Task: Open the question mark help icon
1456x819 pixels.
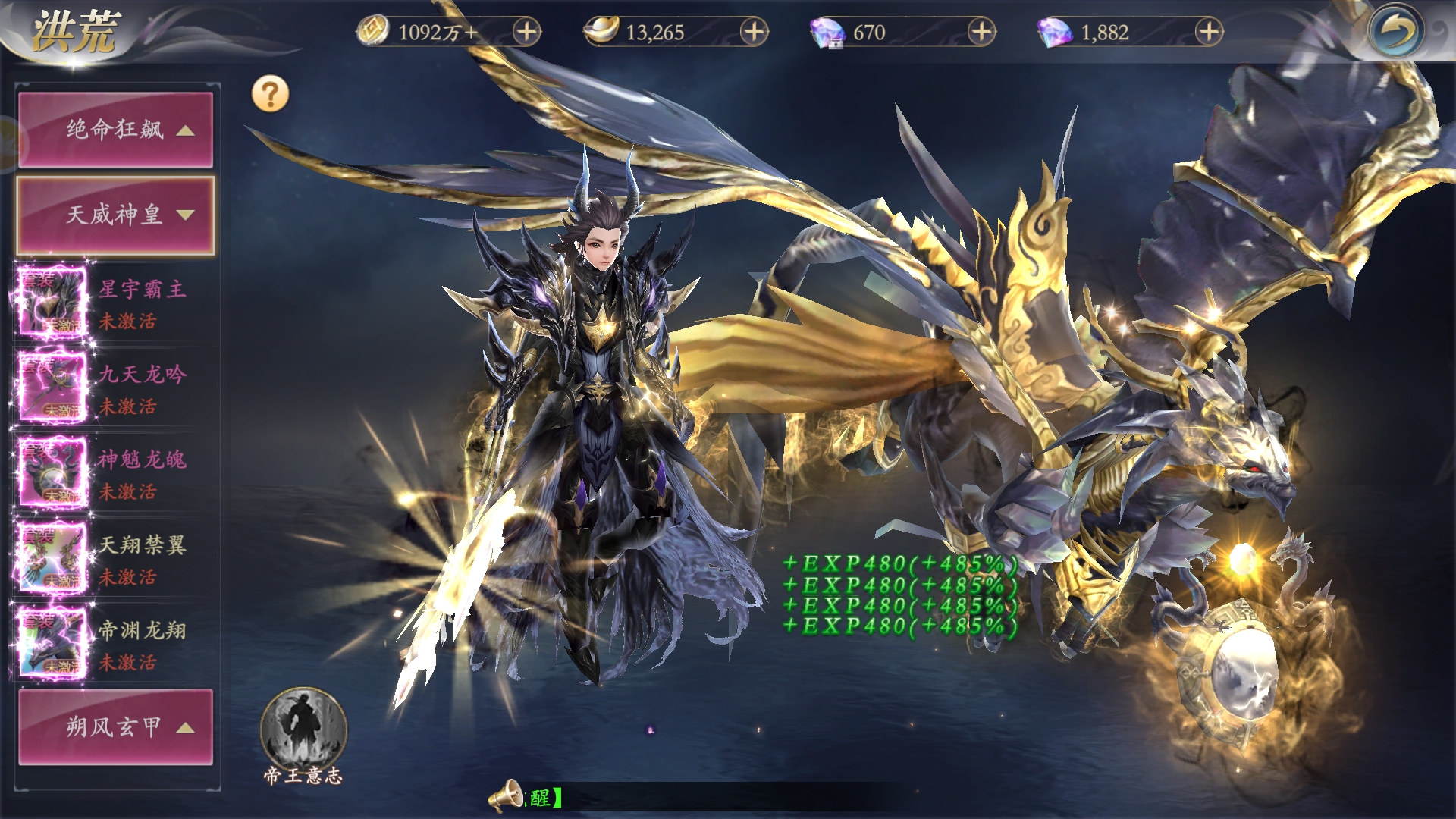Action: click(x=271, y=95)
